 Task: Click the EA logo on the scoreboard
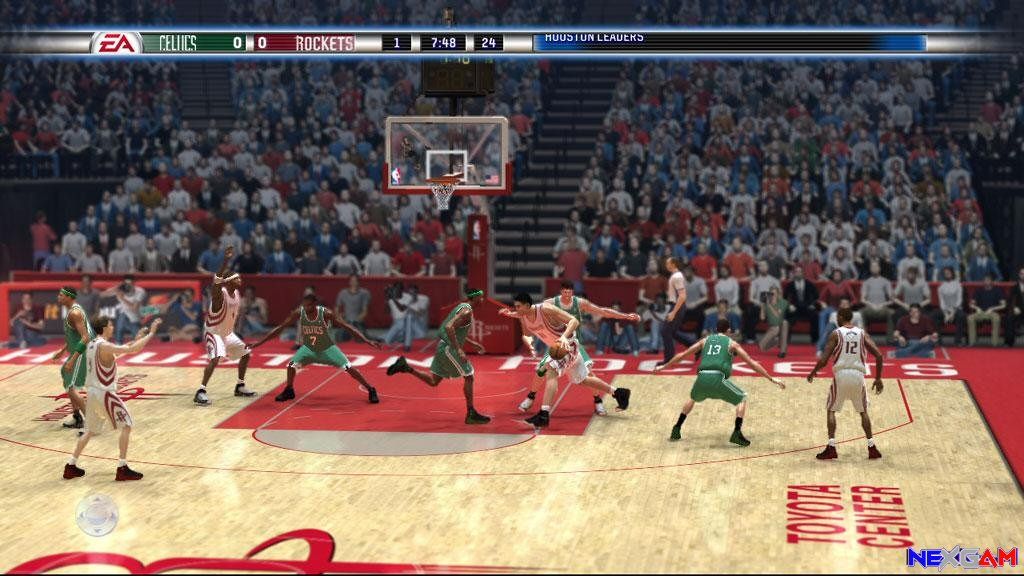click(116, 43)
